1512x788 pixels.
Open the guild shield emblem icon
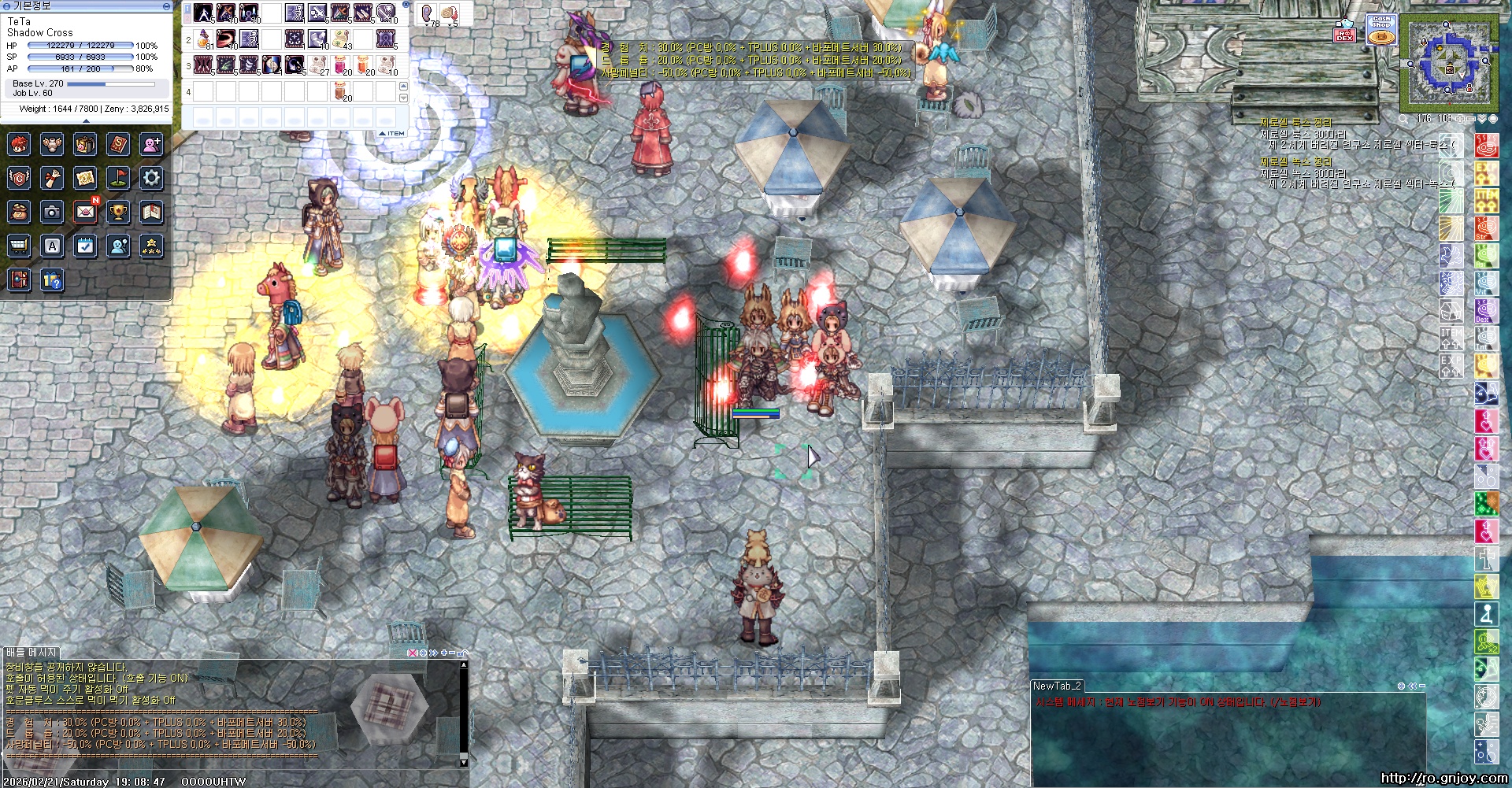coord(19,178)
